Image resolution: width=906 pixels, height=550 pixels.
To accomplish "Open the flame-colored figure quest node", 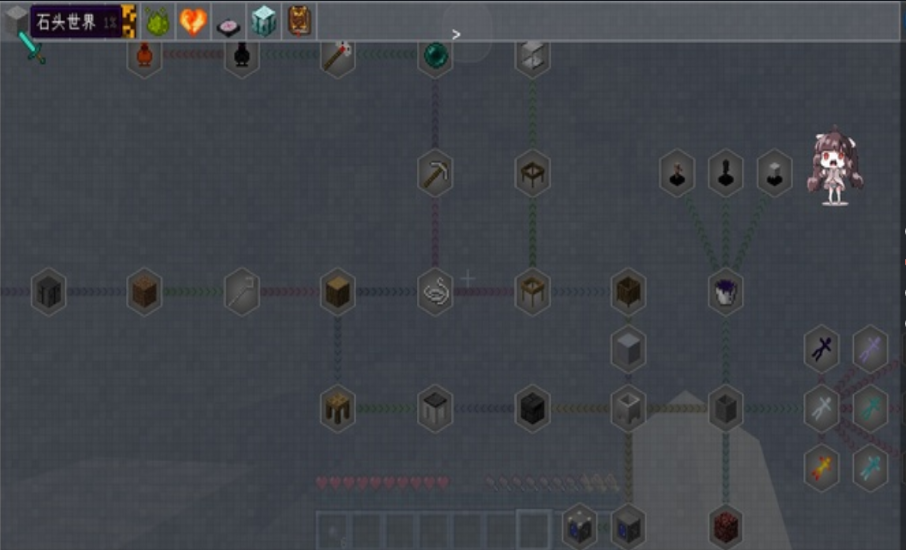I will pos(822,467).
